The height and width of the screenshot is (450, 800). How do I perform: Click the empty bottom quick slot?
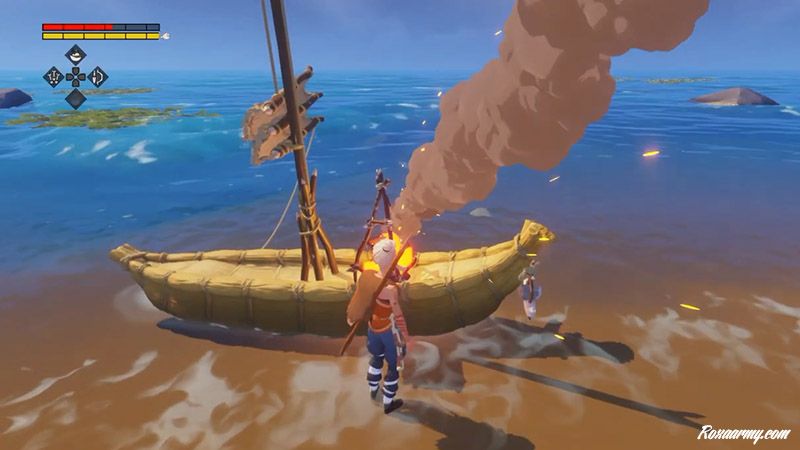pyautogui.click(x=76, y=98)
